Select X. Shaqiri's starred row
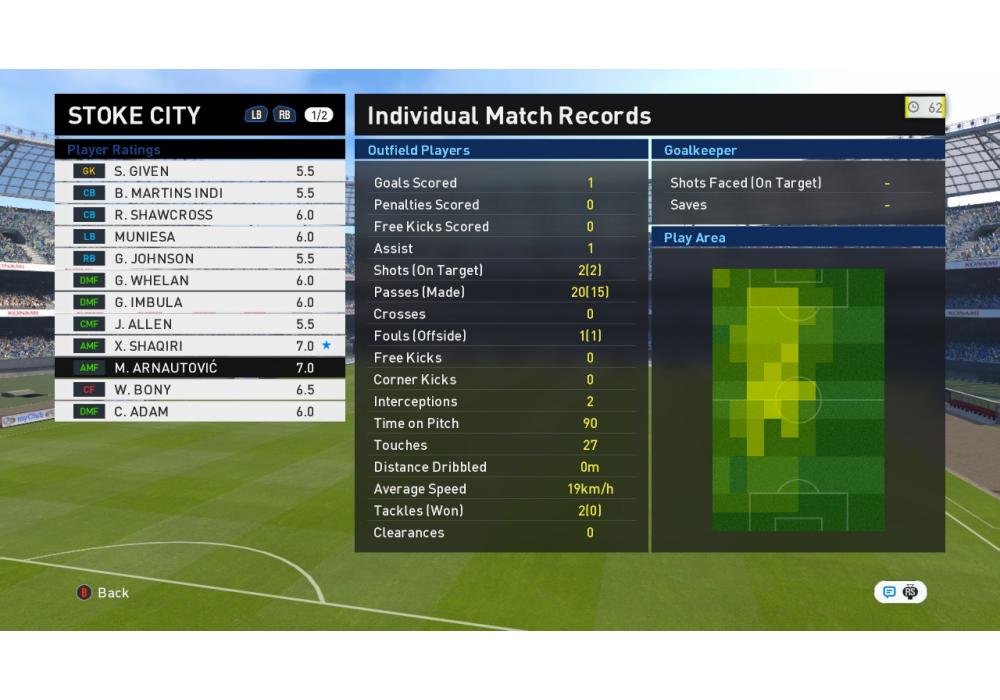Image resolution: width=1000 pixels, height=700 pixels. pyautogui.click(x=200, y=346)
